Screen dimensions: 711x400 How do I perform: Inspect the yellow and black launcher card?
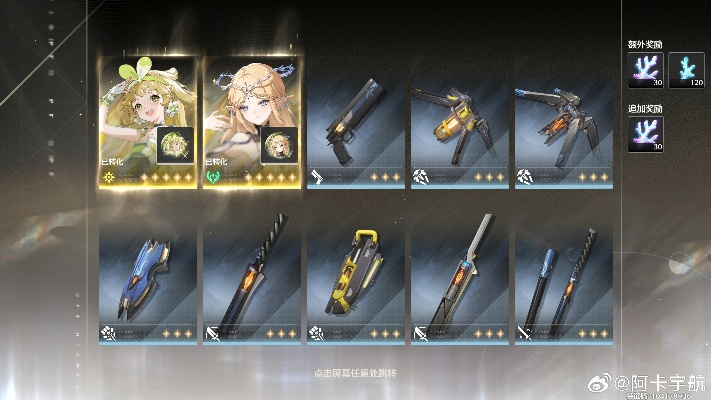[355, 280]
